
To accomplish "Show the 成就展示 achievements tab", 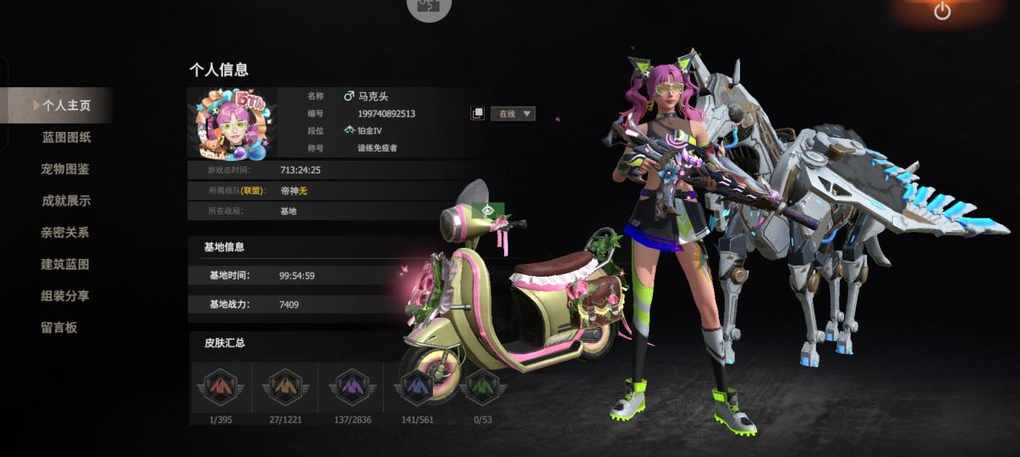I will (66, 200).
